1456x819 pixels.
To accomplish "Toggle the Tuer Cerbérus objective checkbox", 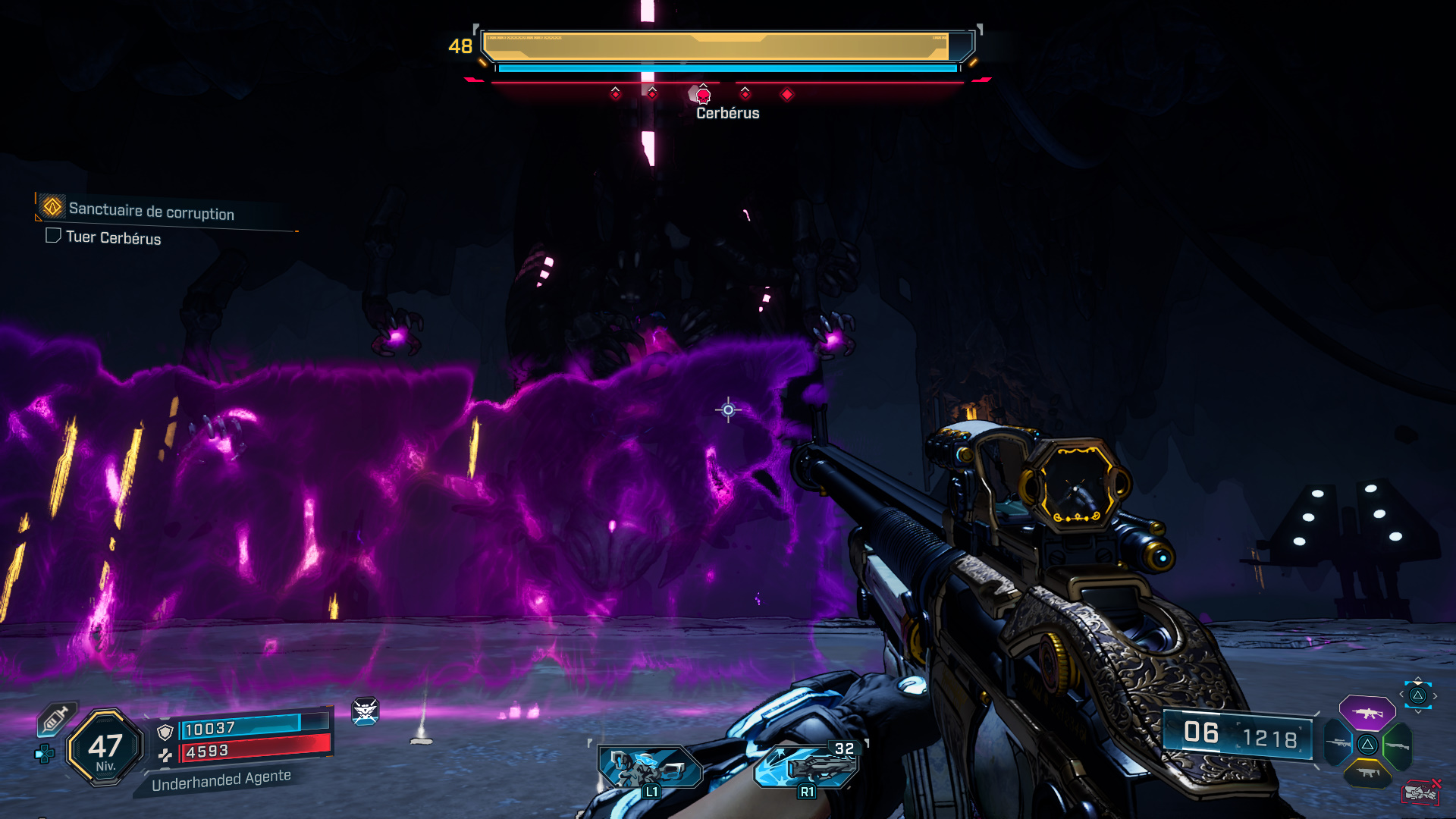I will 53,236.
